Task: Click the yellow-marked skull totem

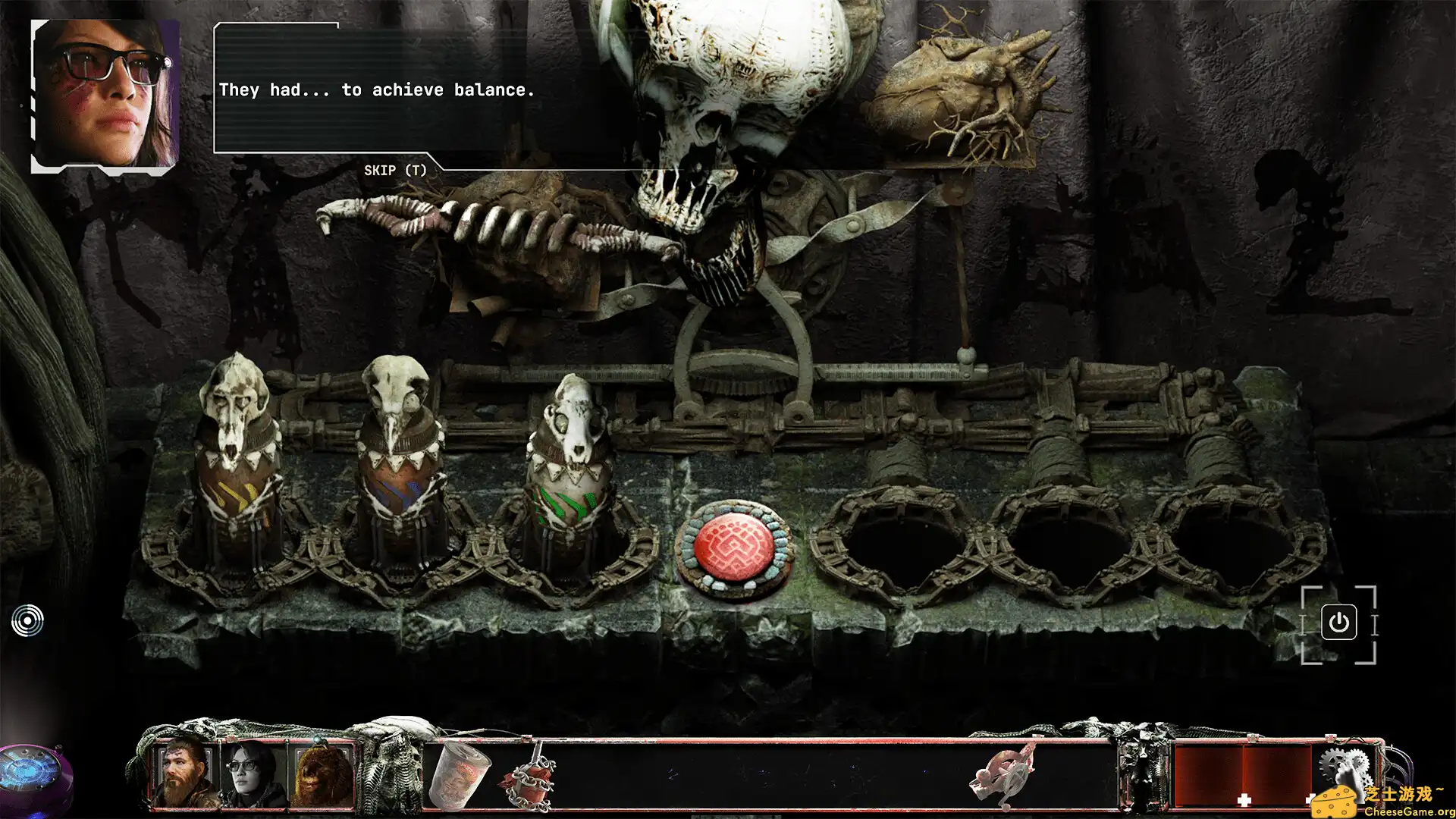Action: 237,455
